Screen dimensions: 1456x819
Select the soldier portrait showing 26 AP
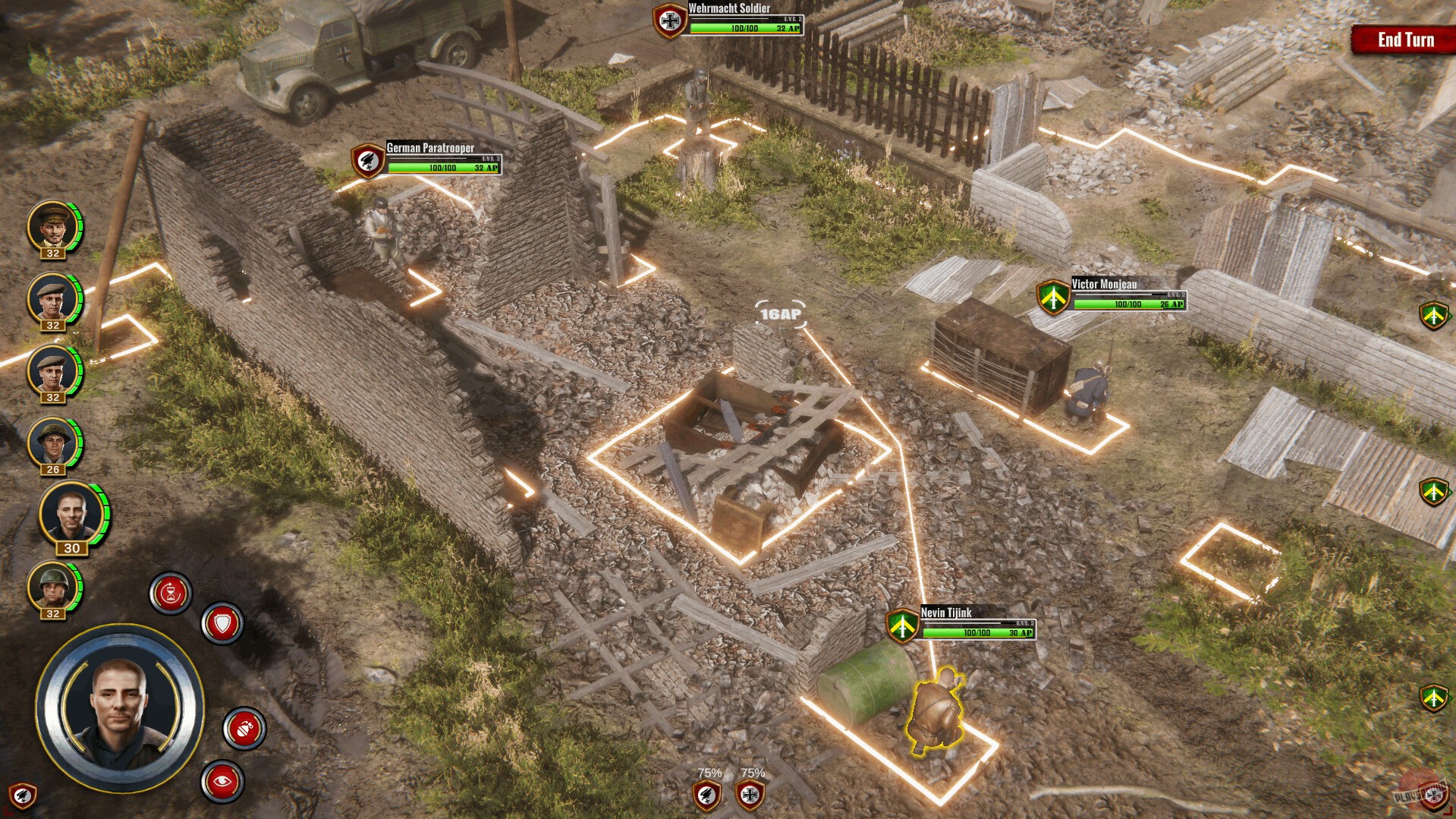[52, 443]
